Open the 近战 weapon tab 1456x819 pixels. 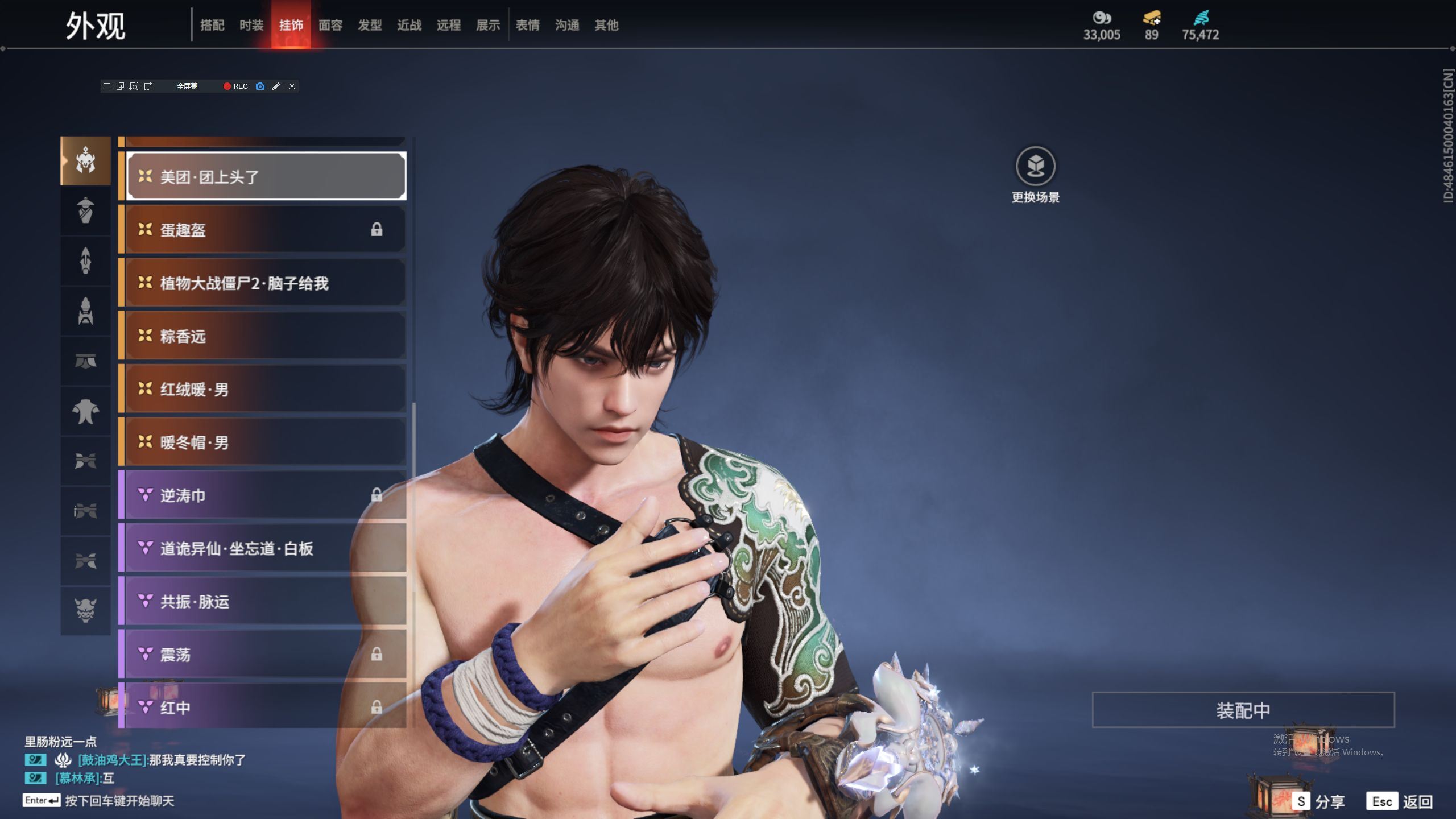409,25
